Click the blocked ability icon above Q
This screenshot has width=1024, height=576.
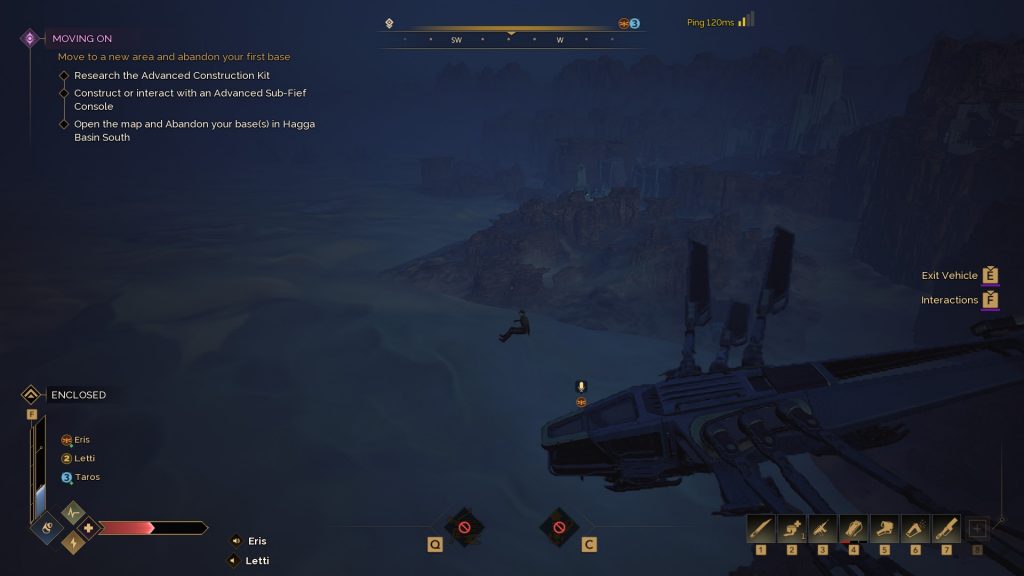[464, 526]
